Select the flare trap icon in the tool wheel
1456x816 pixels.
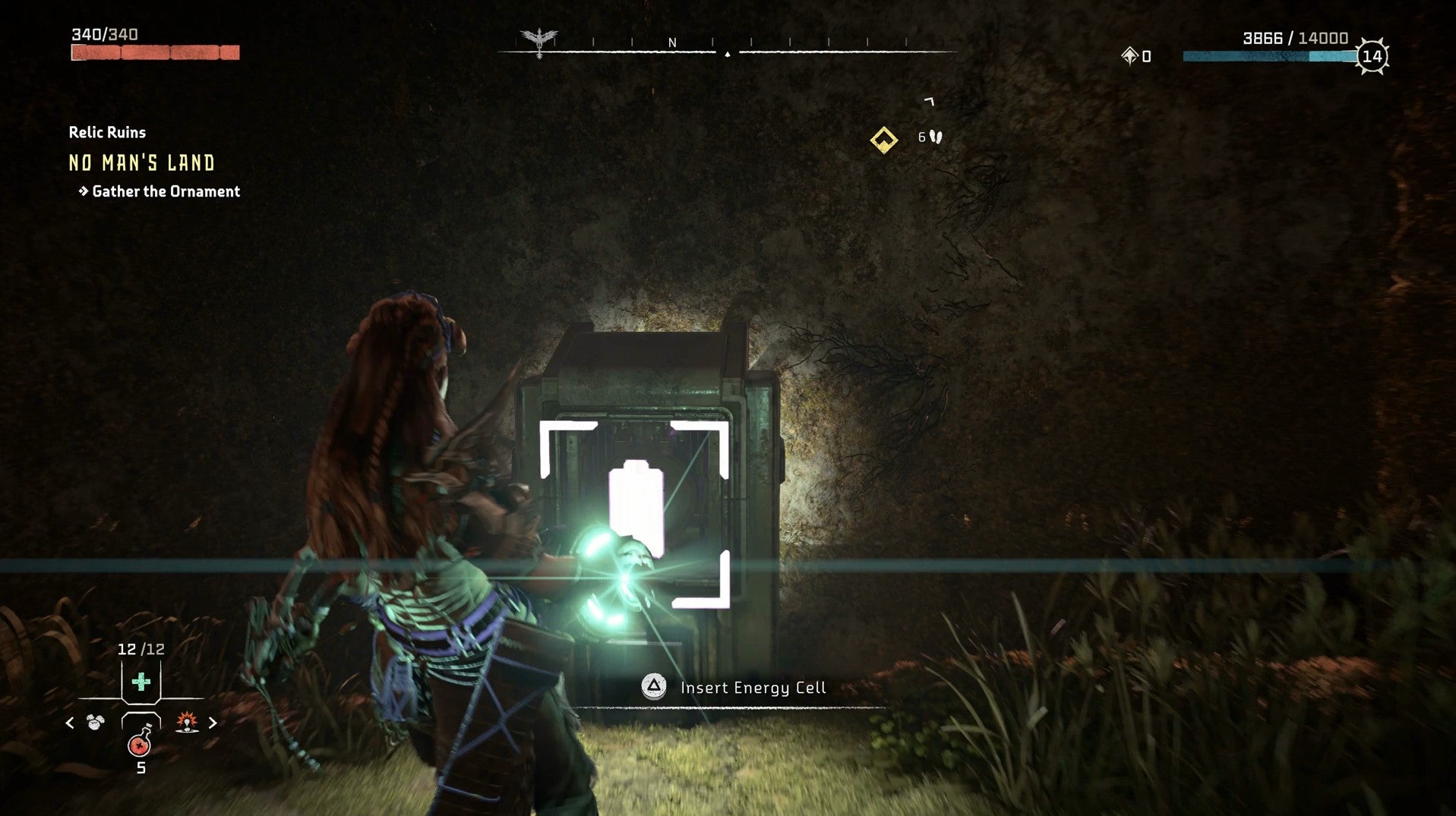click(186, 722)
